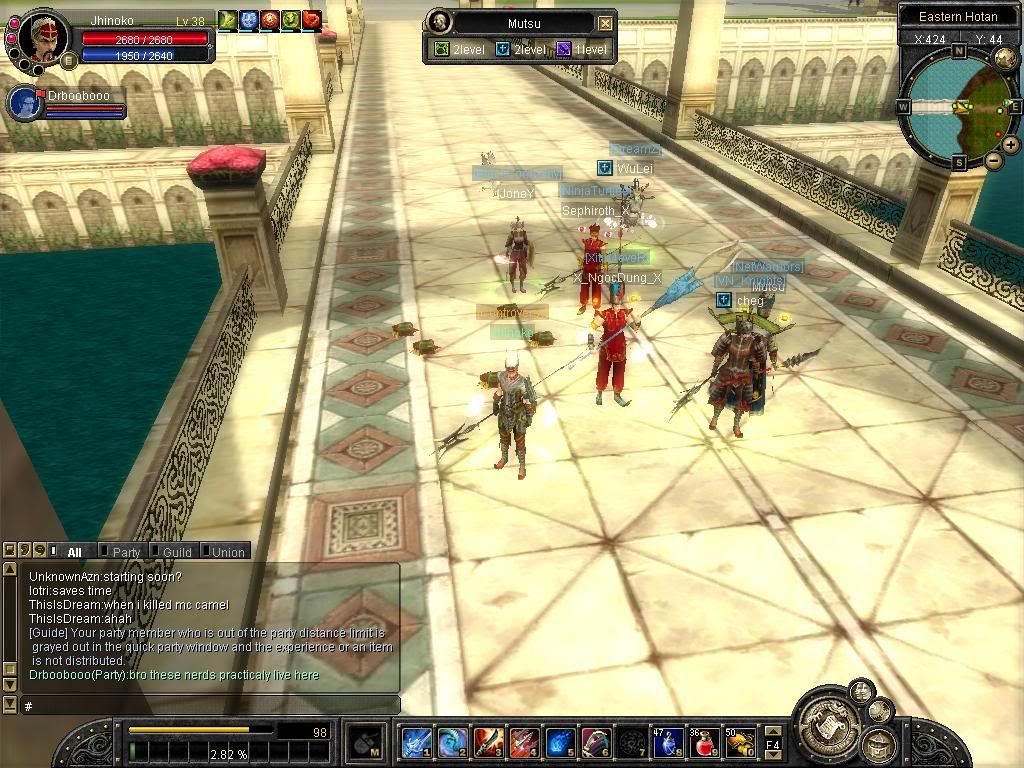The image size is (1024, 768).
Task: Switch hotbar page with the up arrow
Action: [773, 731]
